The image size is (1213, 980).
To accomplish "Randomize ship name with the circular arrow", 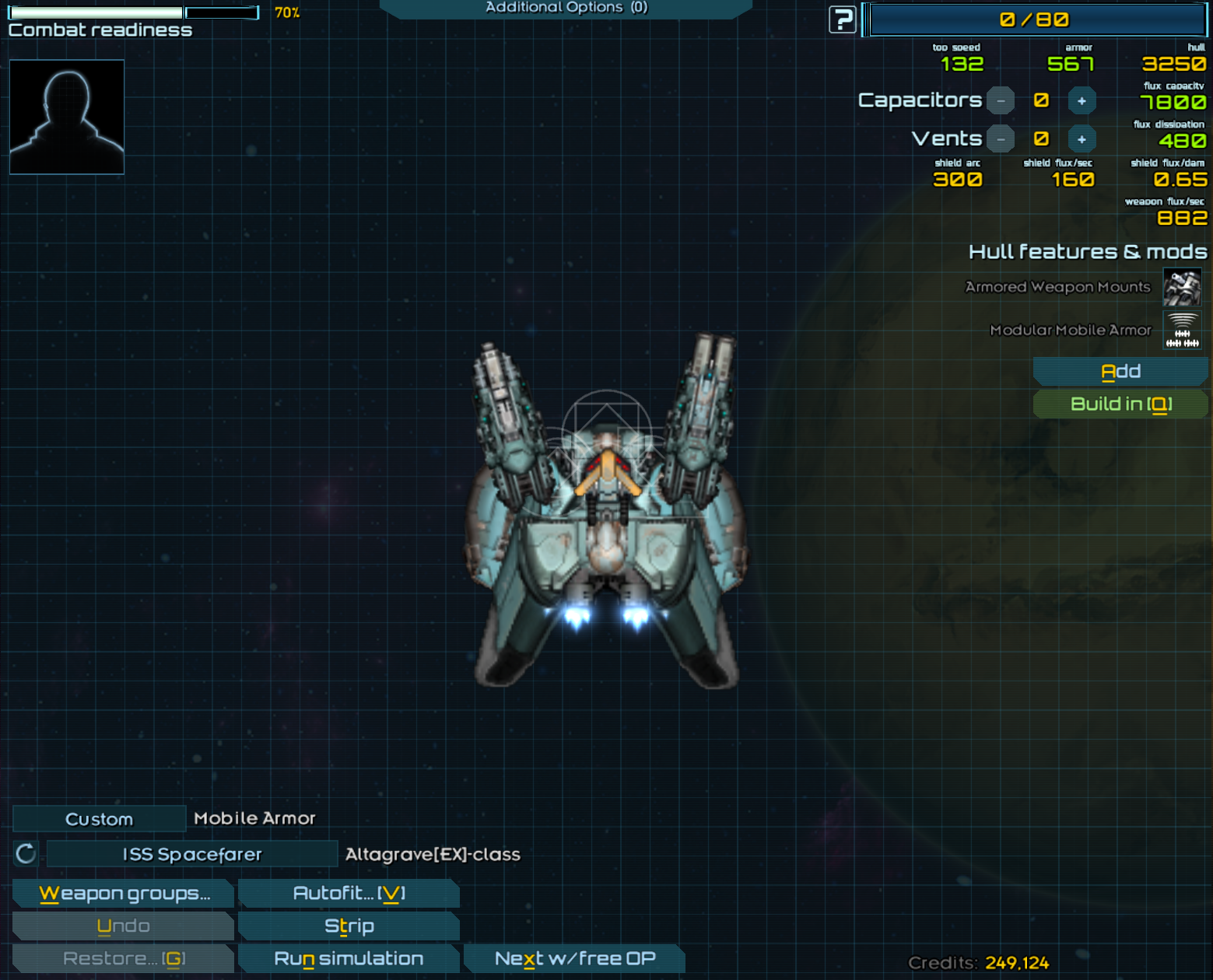I will pyautogui.click(x=26, y=854).
